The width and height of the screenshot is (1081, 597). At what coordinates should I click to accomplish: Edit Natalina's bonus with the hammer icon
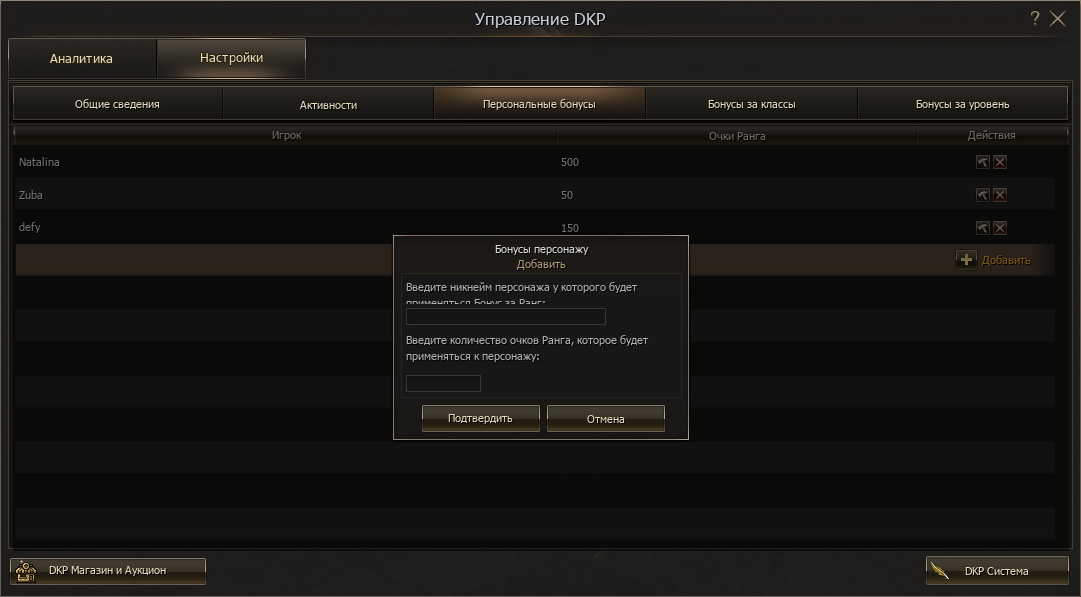(x=982, y=162)
